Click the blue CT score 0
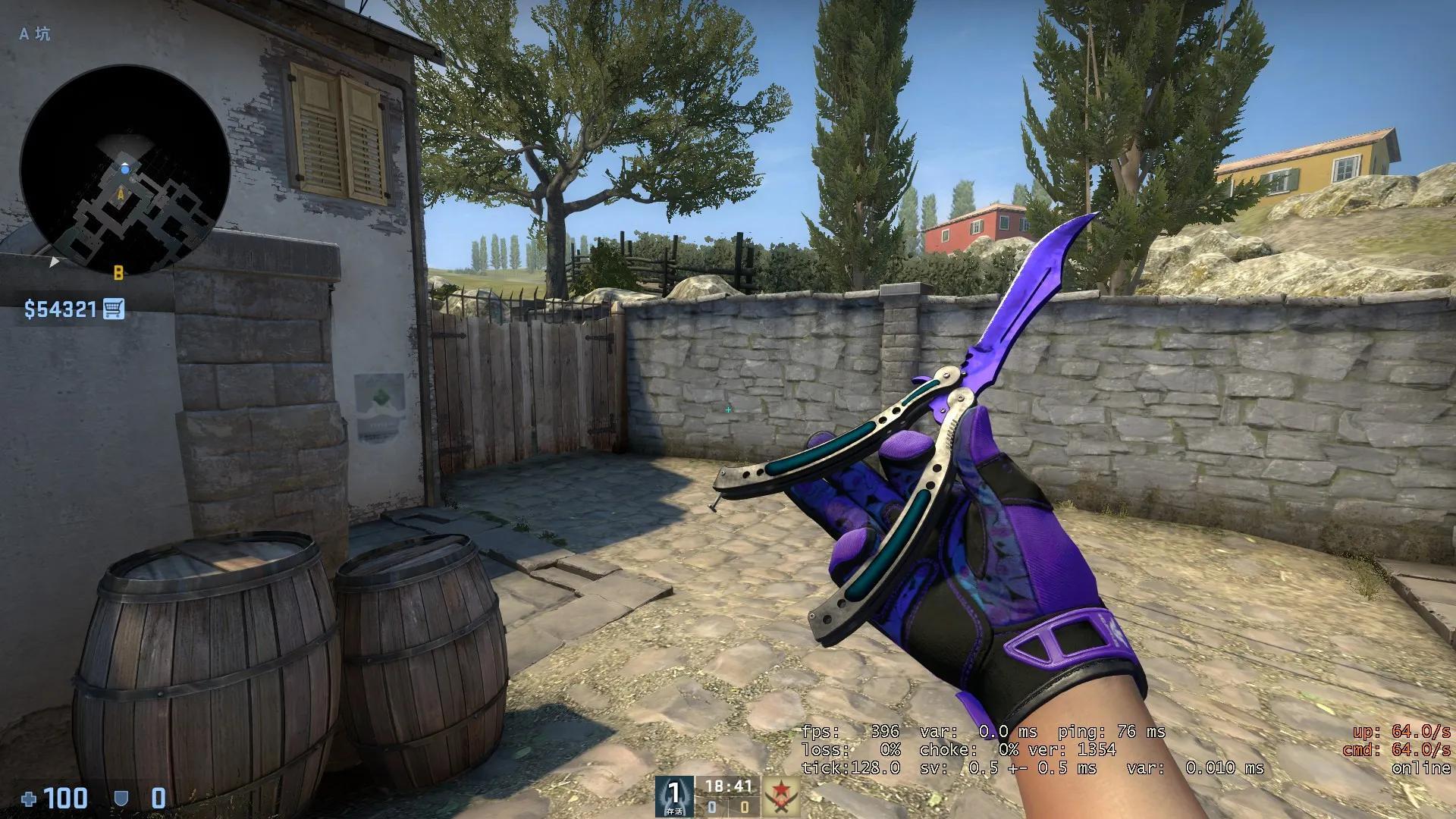 point(711,808)
